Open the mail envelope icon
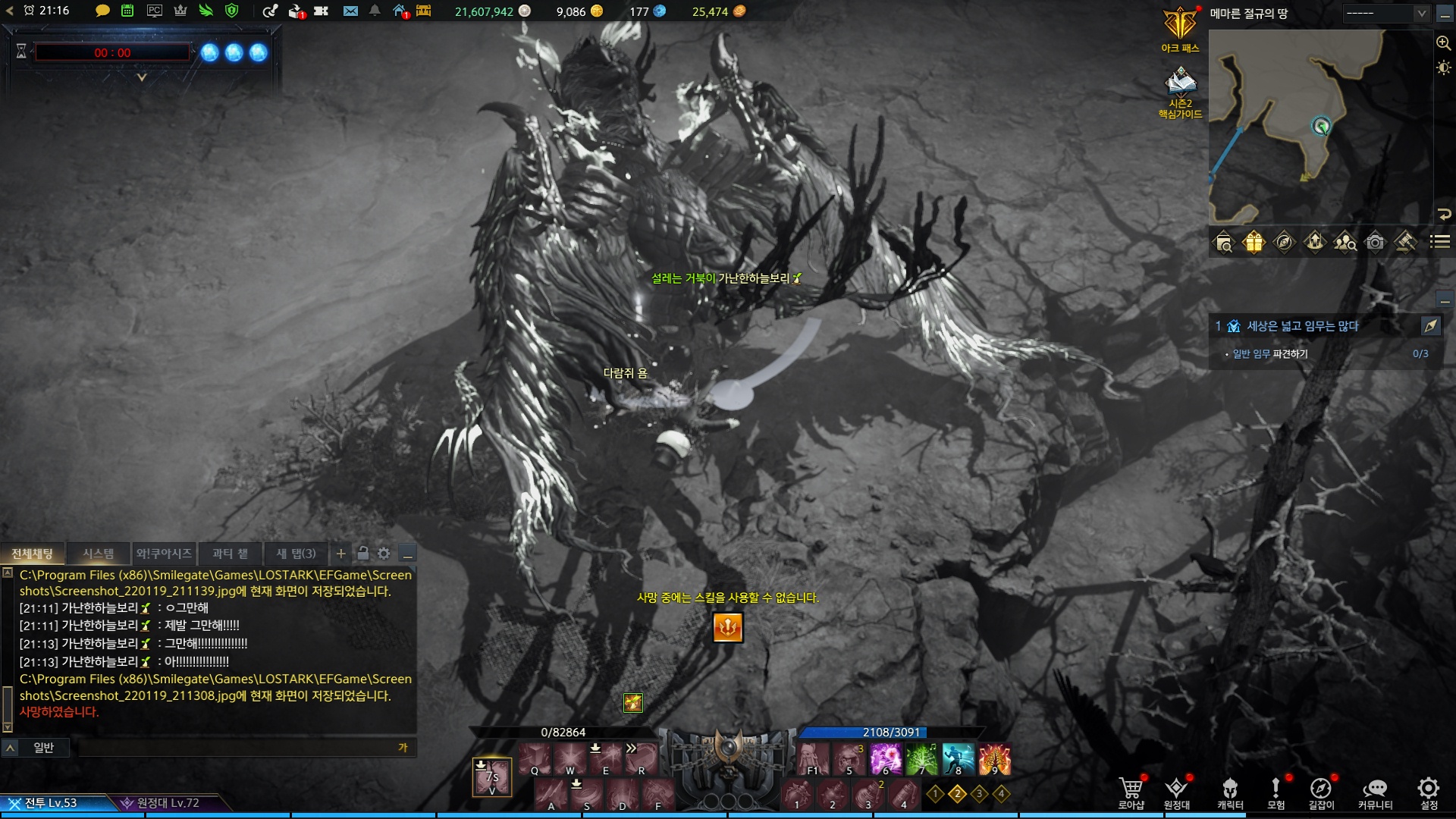Image resolution: width=1456 pixels, height=819 pixels. click(350, 11)
